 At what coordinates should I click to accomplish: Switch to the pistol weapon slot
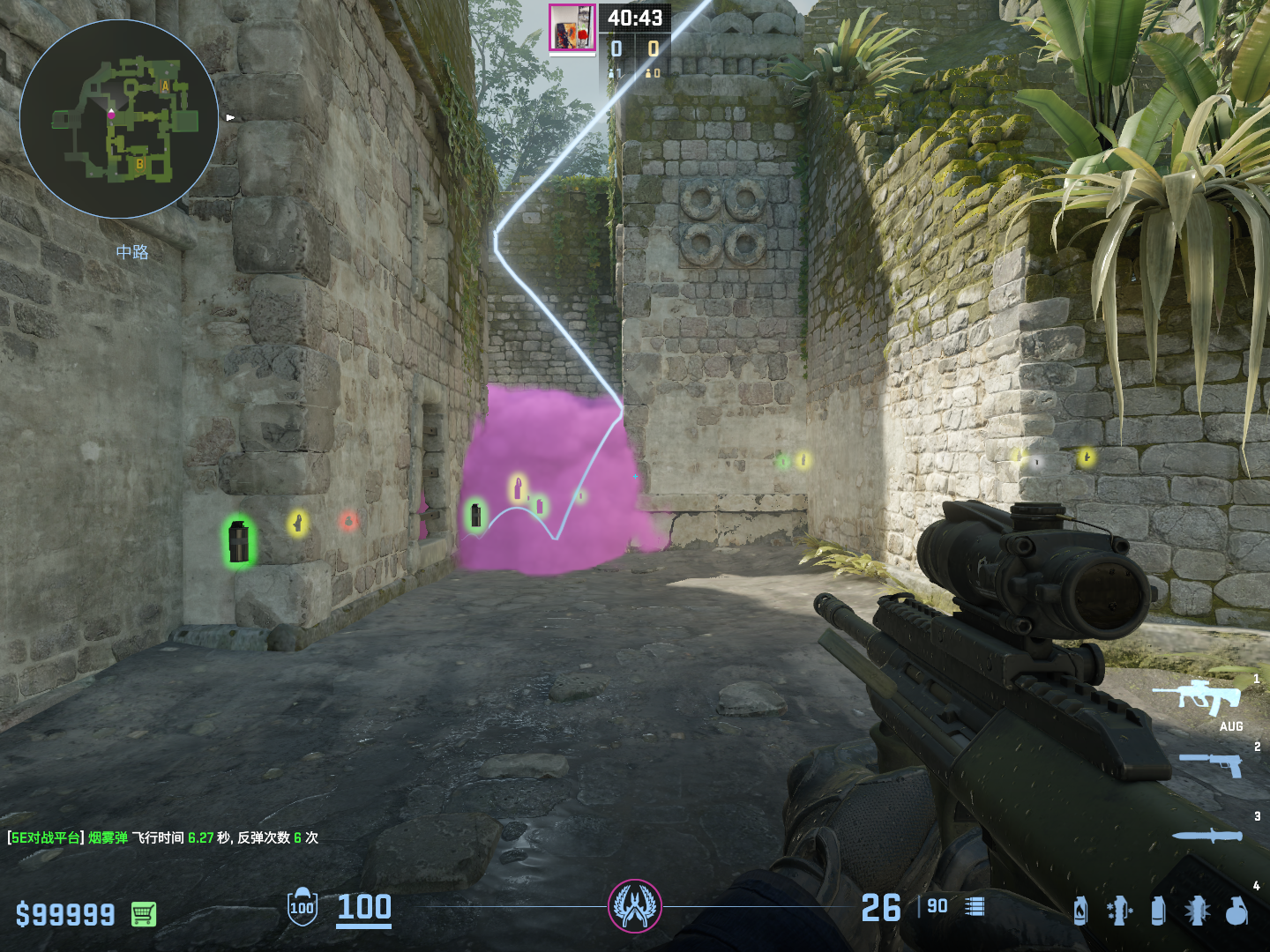[x=1211, y=763]
